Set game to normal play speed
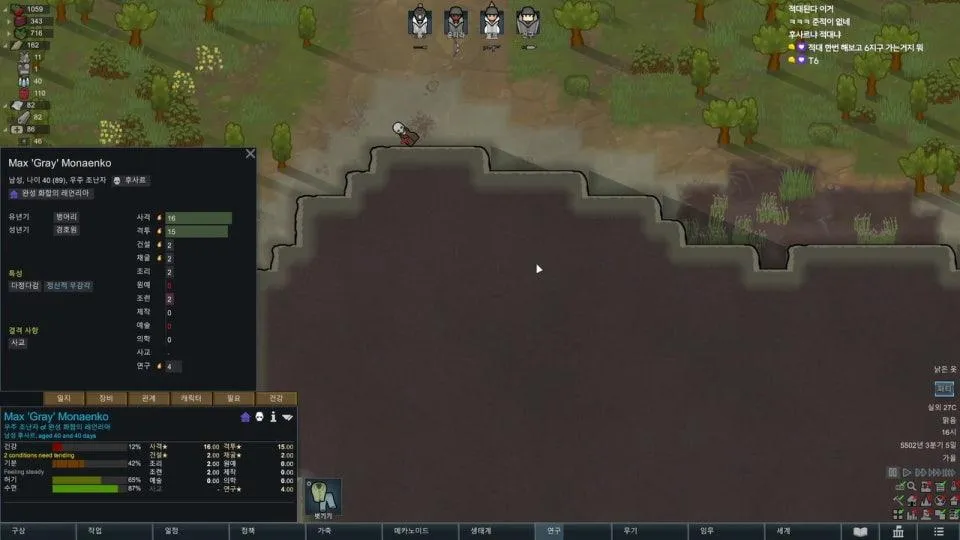Image resolution: width=960 pixels, height=540 pixels. [907, 472]
